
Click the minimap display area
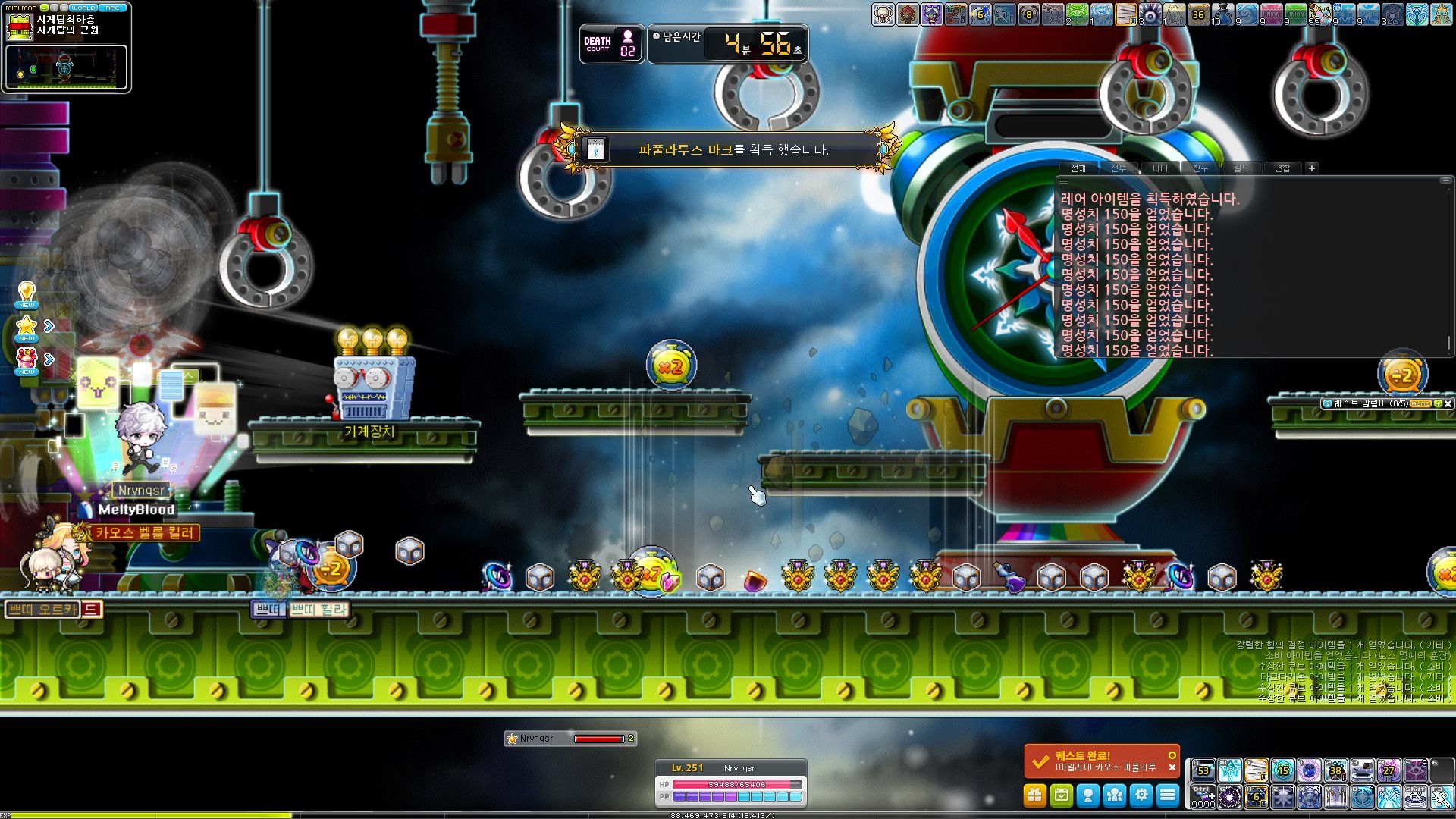[66, 67]
